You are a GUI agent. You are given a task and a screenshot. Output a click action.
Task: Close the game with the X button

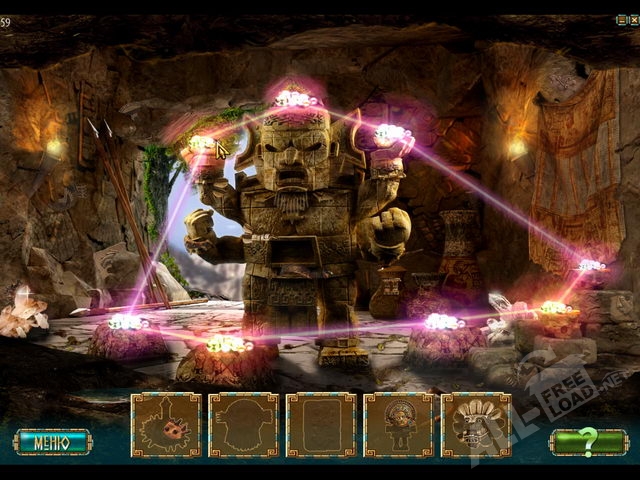pos(633,19)
